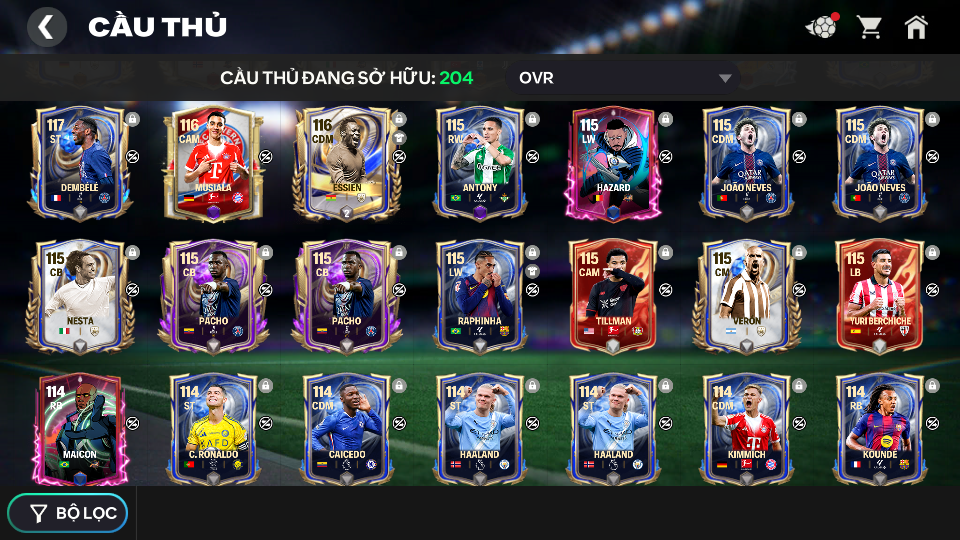The height and width of the screenshot is (540, 960).
Task: Select the Caicedo 114 CDM card
Action: (x=346, y=428)
